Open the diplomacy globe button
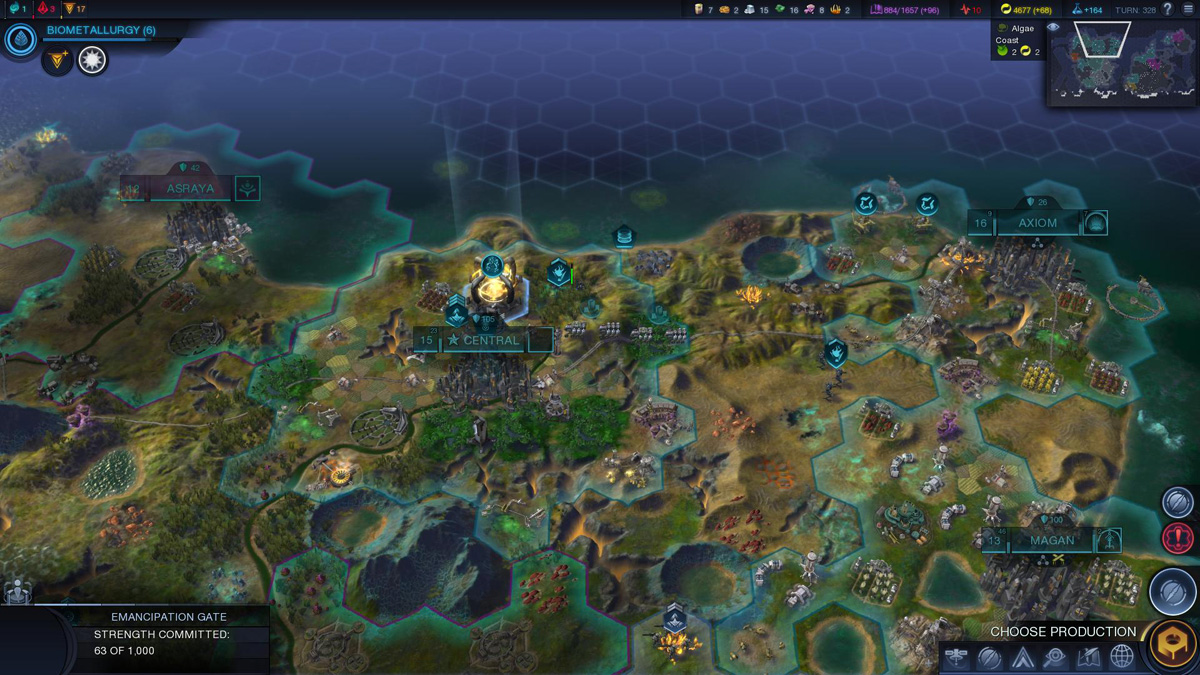 pos(1122,657)
